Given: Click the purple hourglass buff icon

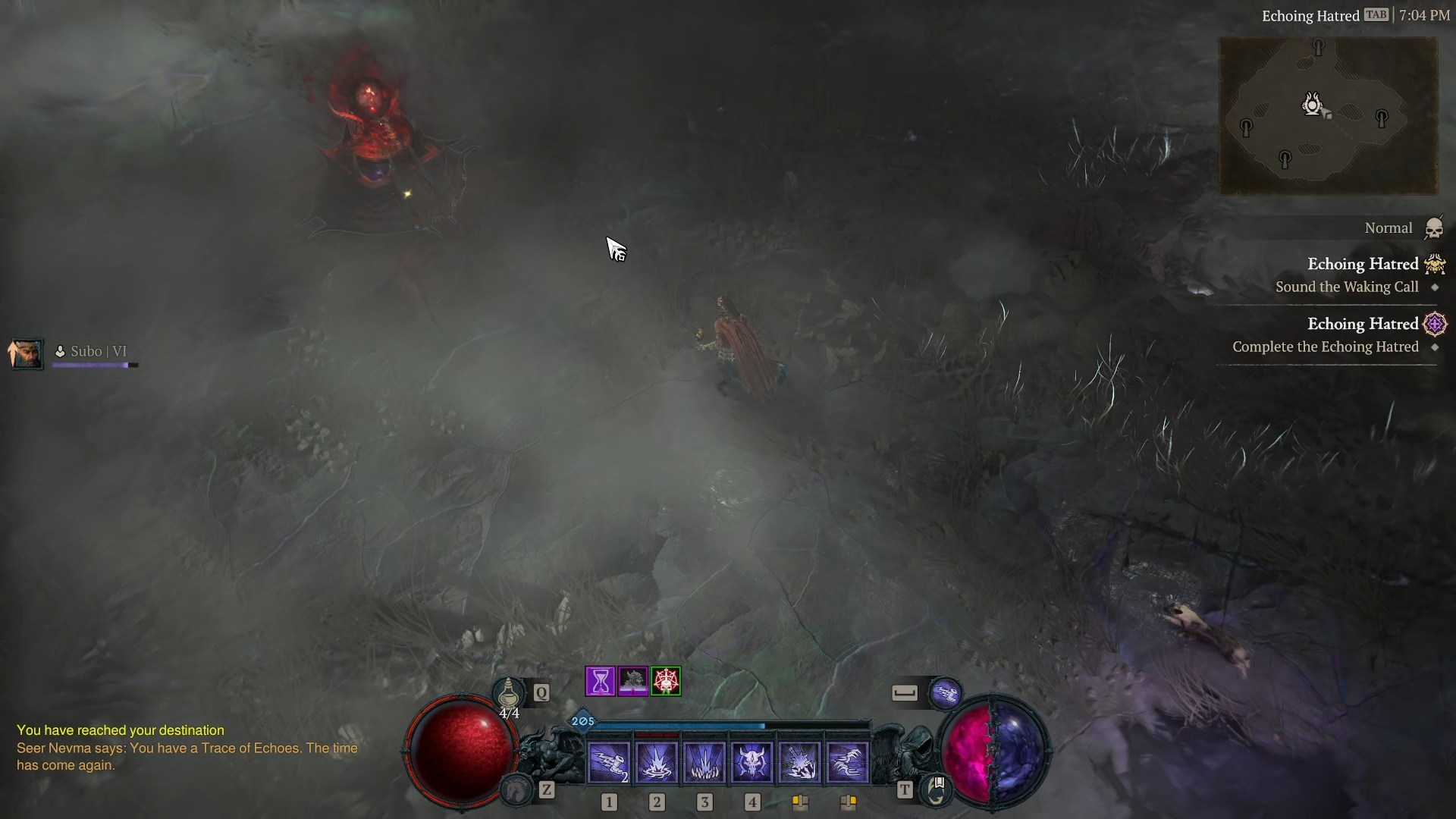Looking at the screenshot, I should 600,681.
